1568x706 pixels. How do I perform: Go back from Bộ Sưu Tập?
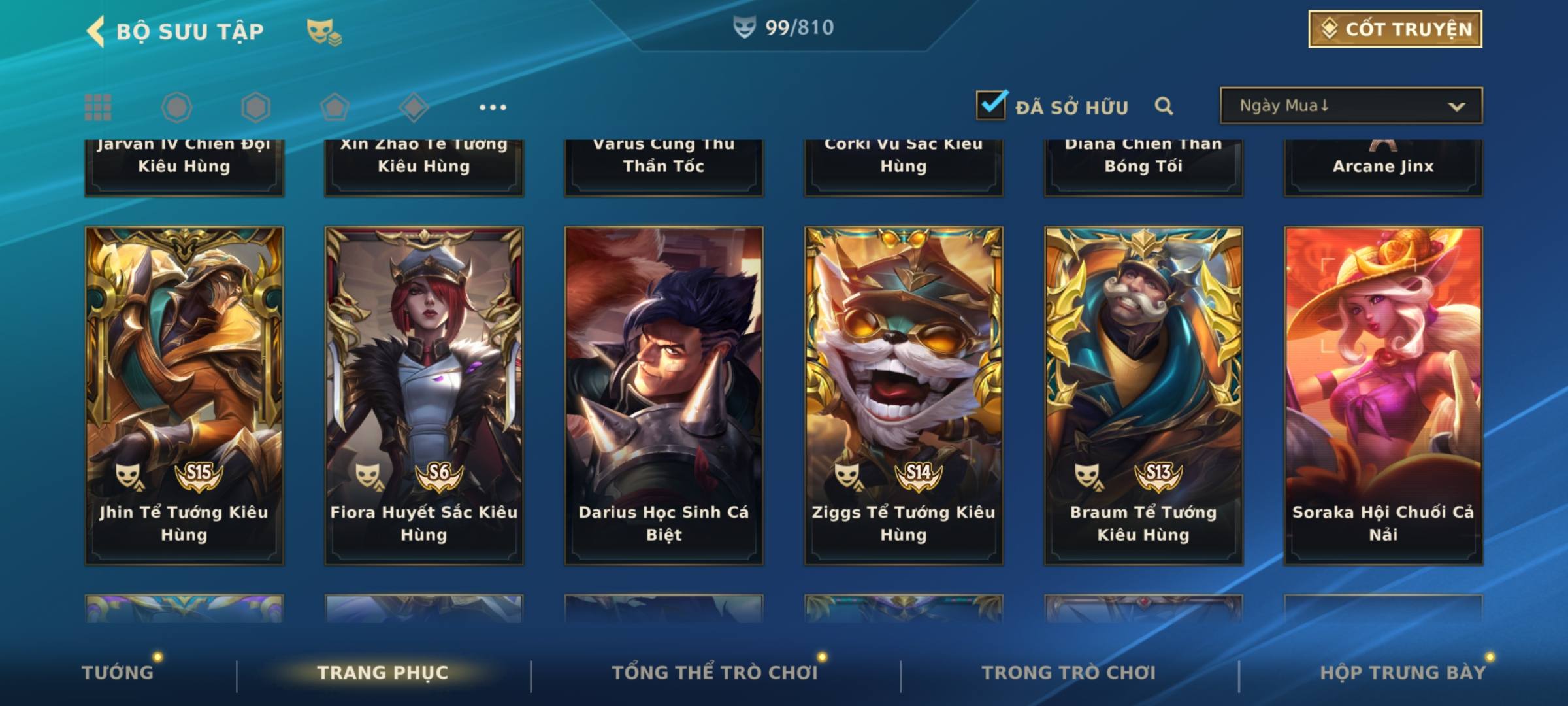pos(96,31)
